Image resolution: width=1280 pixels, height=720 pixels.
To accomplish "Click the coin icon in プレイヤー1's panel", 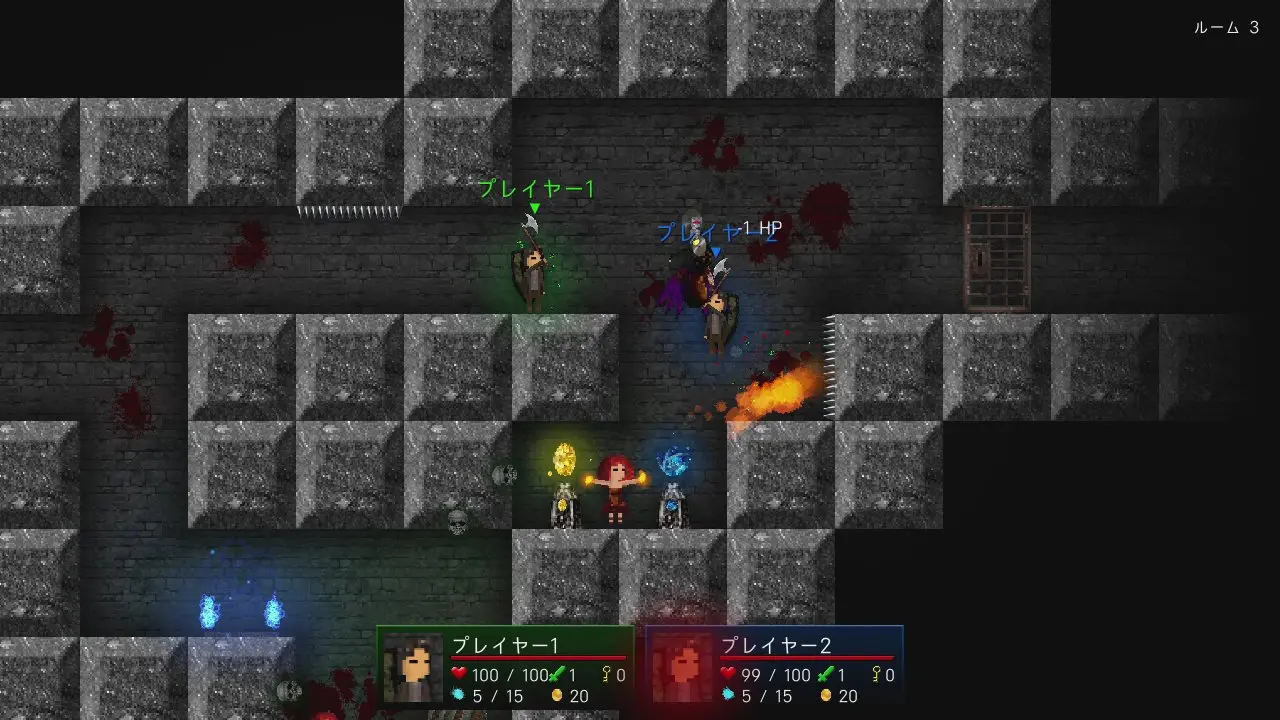I will pyautogui.click(x=557, y=694).
